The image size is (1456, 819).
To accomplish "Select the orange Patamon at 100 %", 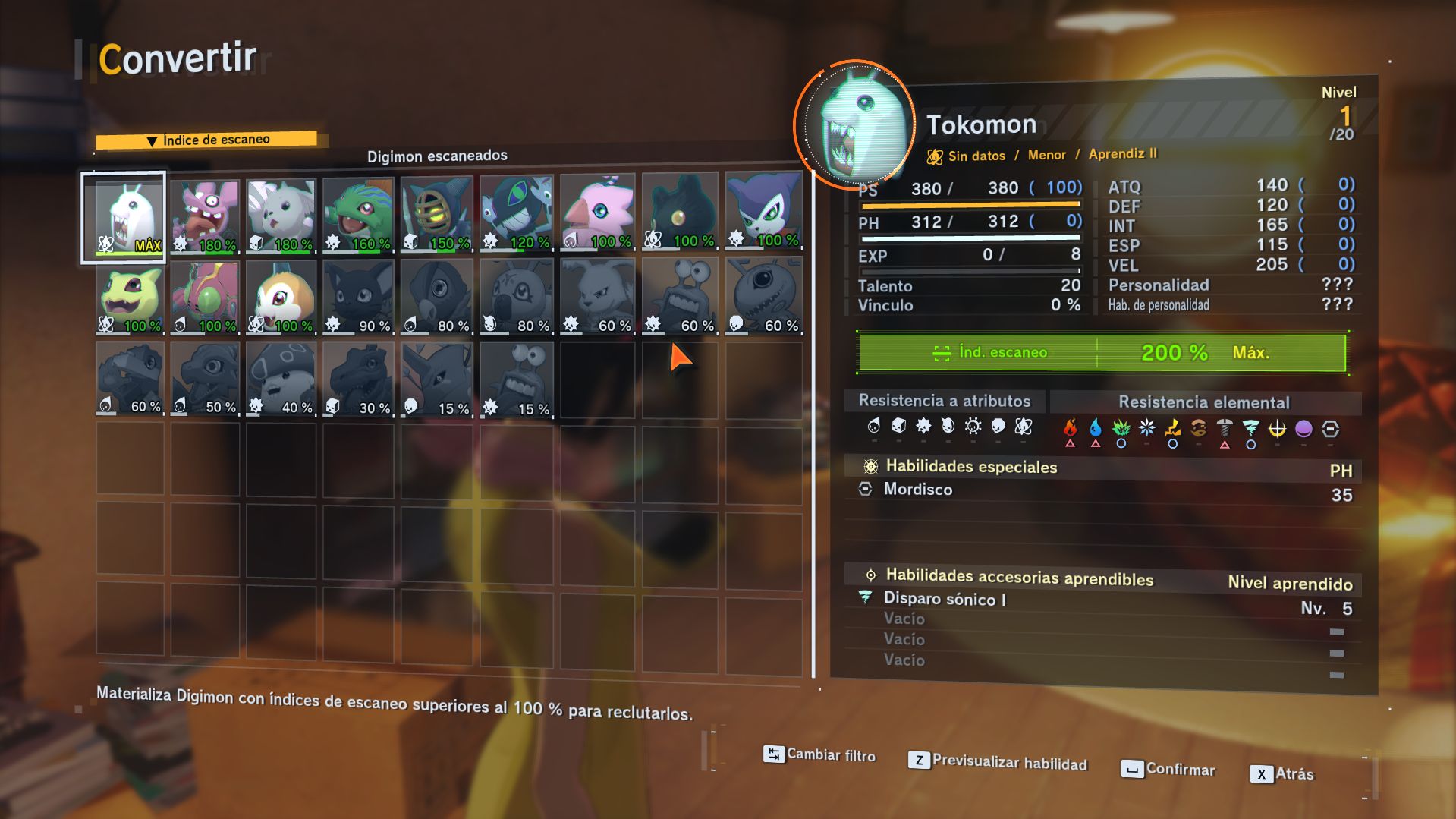I will coord(281,298).
